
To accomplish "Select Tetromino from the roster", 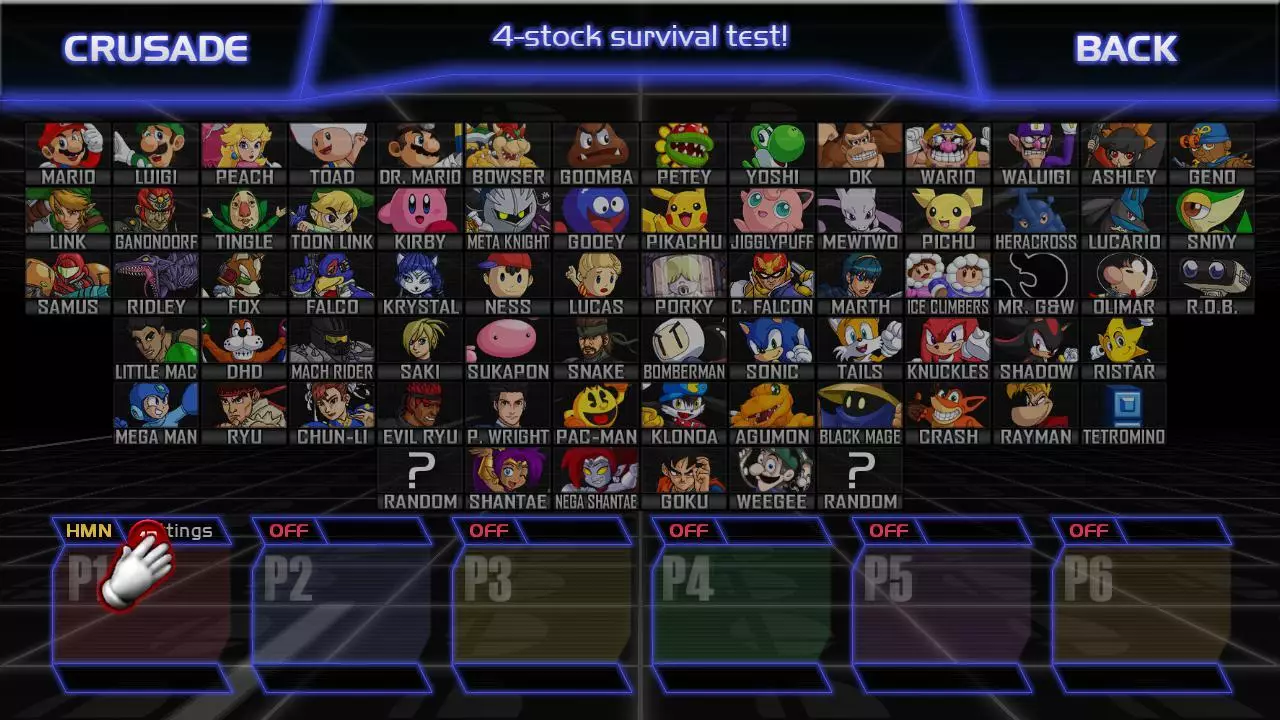I will coord(1122,407).
